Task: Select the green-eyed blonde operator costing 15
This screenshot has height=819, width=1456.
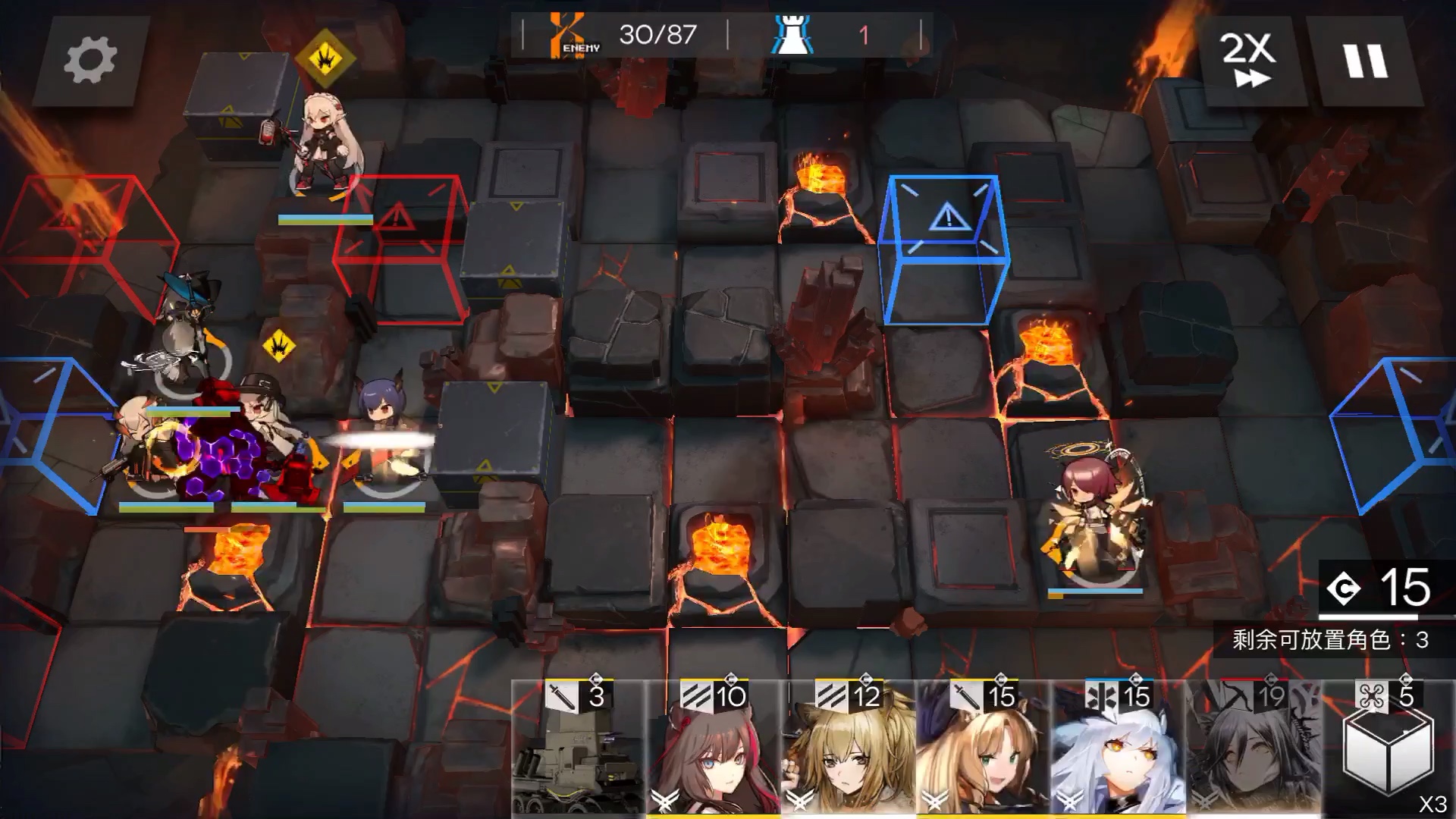Action: (983, 747)
